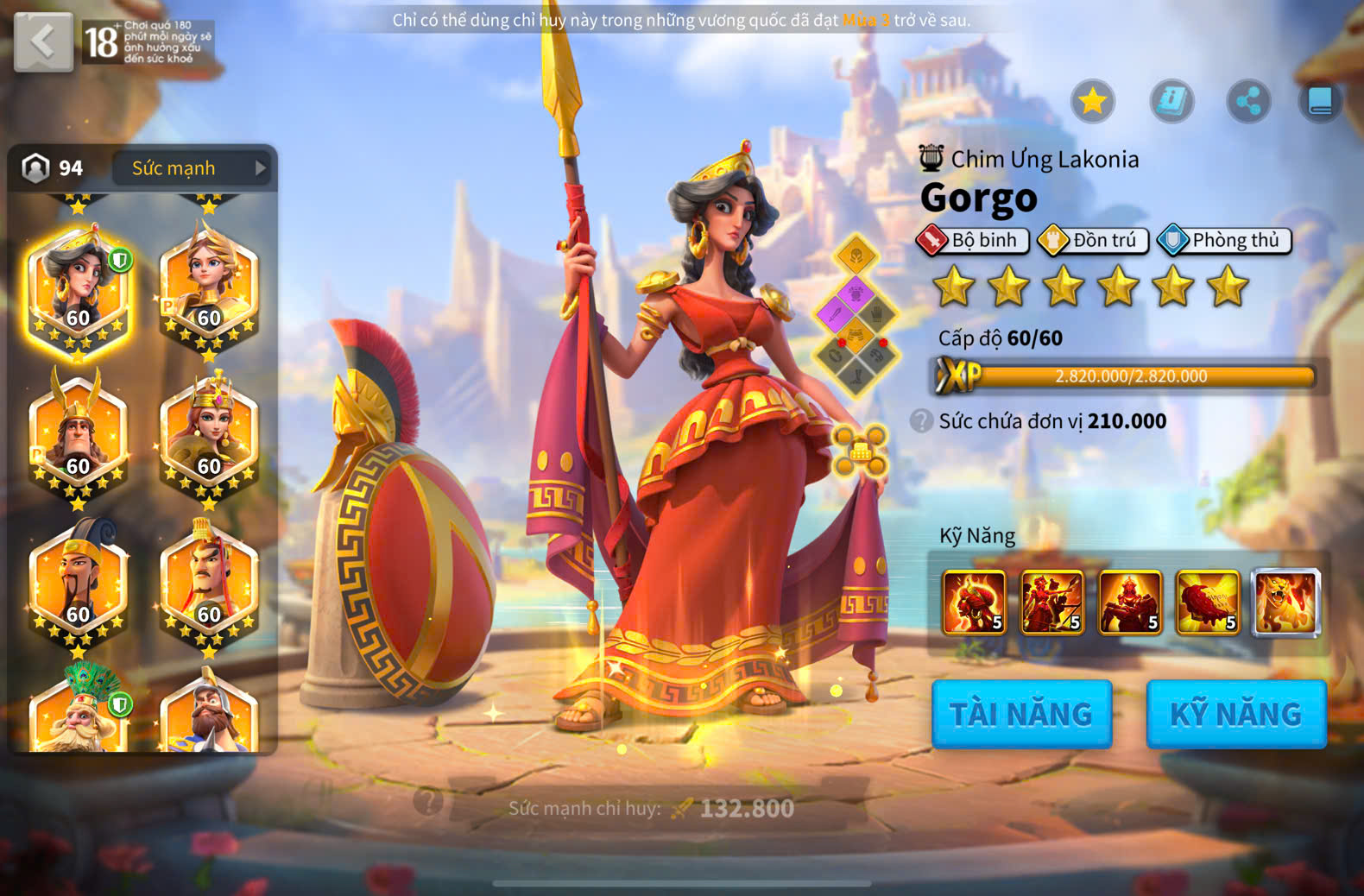The height and width of the screenshot is (896, 1364).
Task: Open the commander info icon
Action: pos(1171,102)
